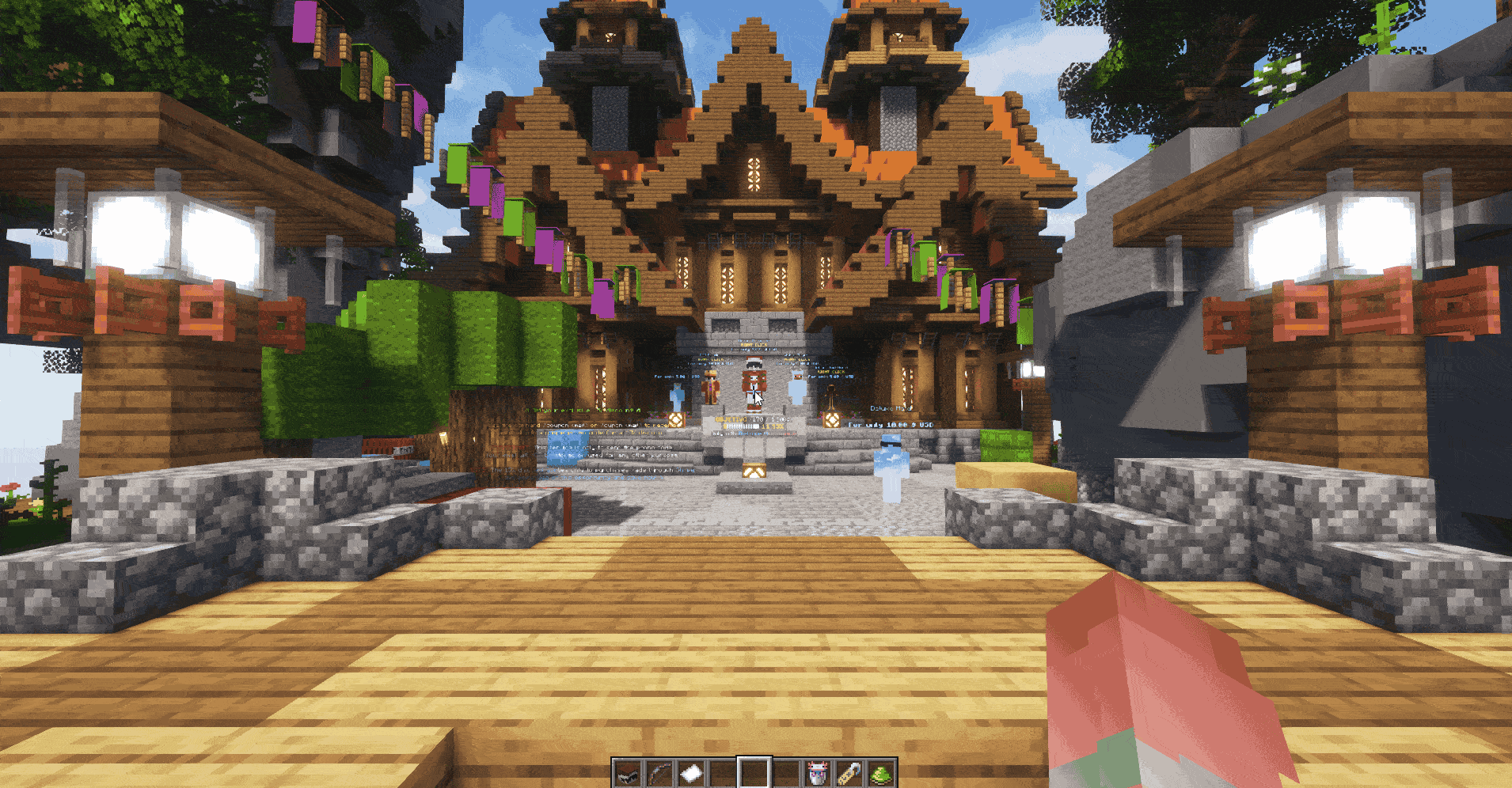Select the bow in the hotbar
The width and height of the screenshot is (1512, 788).
click(659, 772)
